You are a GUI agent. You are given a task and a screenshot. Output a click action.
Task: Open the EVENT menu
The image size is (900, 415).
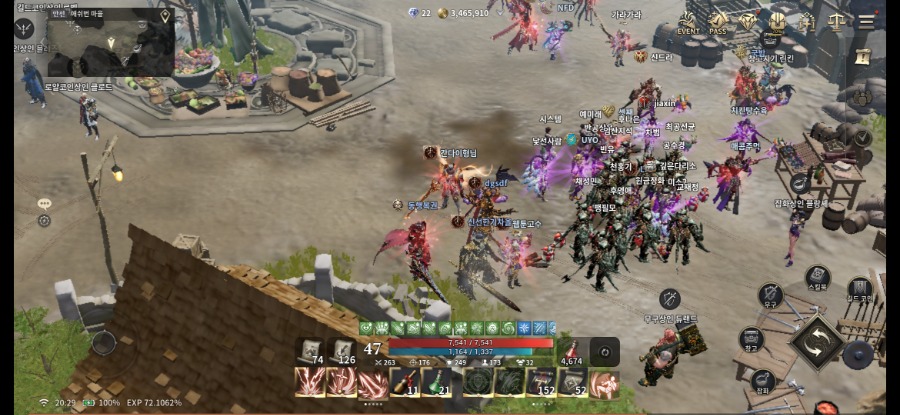(688, 22)
